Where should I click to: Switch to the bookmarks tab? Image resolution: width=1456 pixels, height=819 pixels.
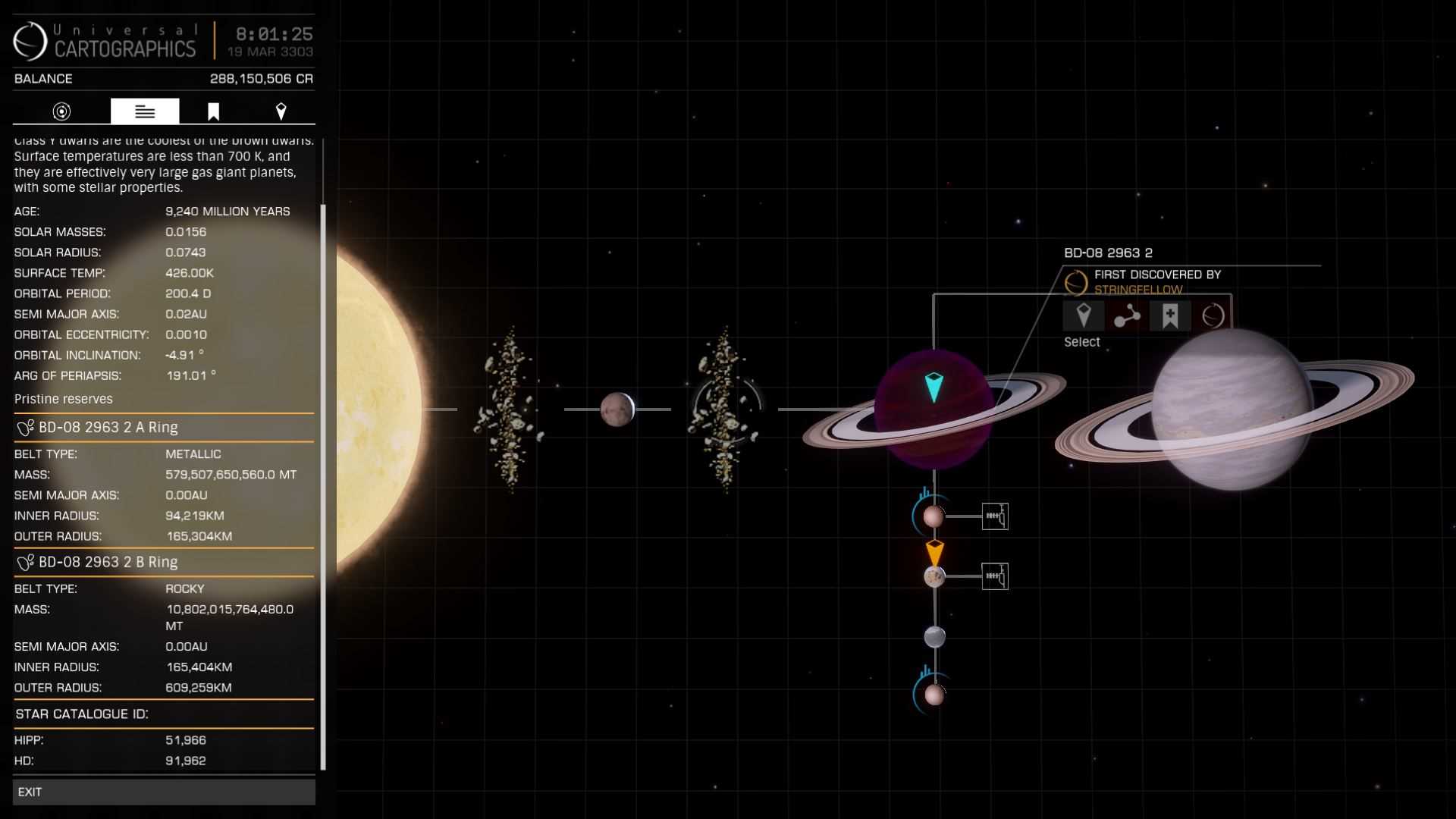coord(213,111)
